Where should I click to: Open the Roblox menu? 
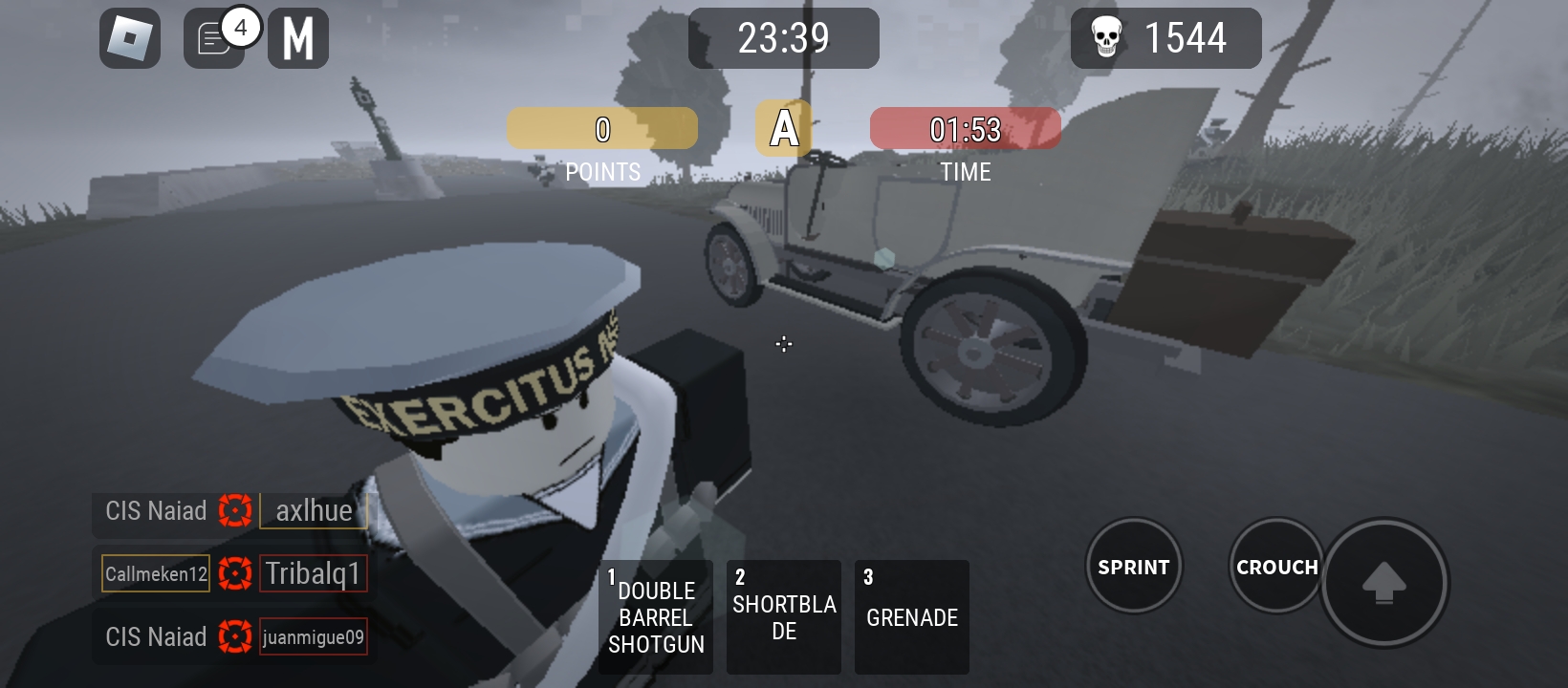pyautogui.click(x=130, y=38)
